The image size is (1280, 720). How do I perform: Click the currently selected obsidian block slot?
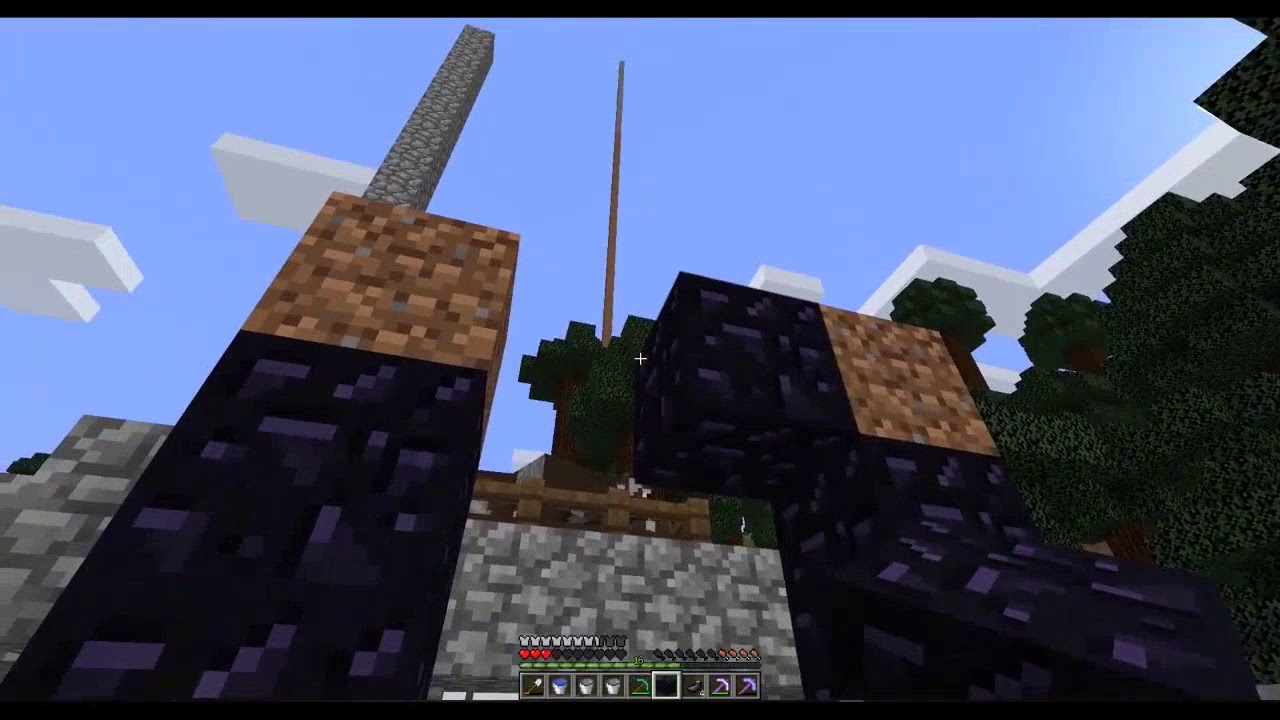[666, 685]
